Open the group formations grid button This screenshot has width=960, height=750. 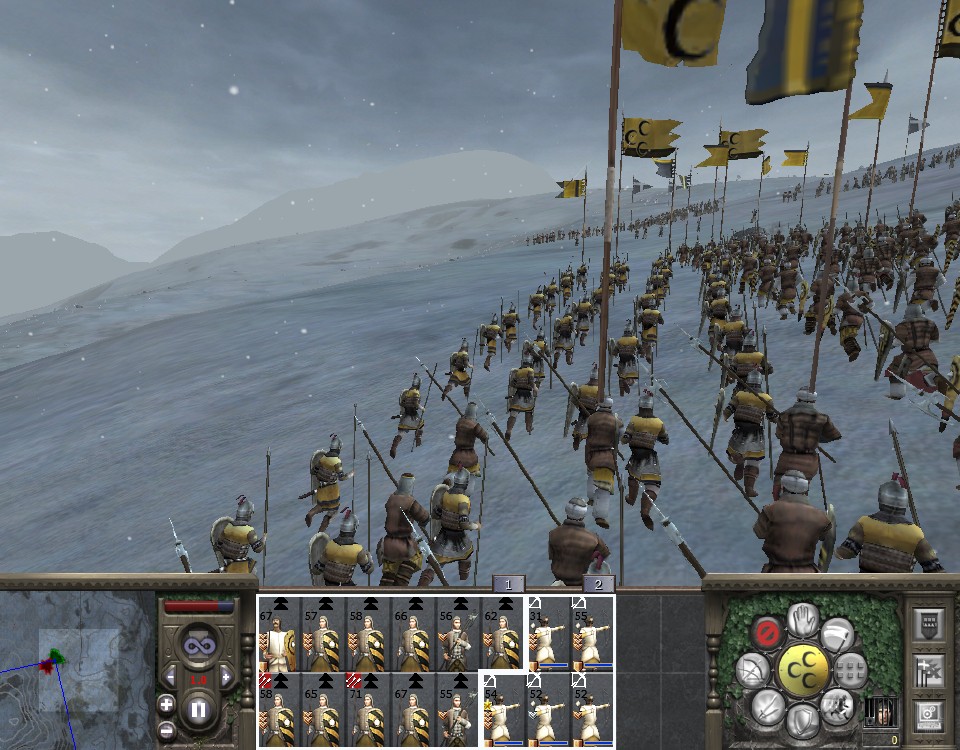(x=851, y=668)
